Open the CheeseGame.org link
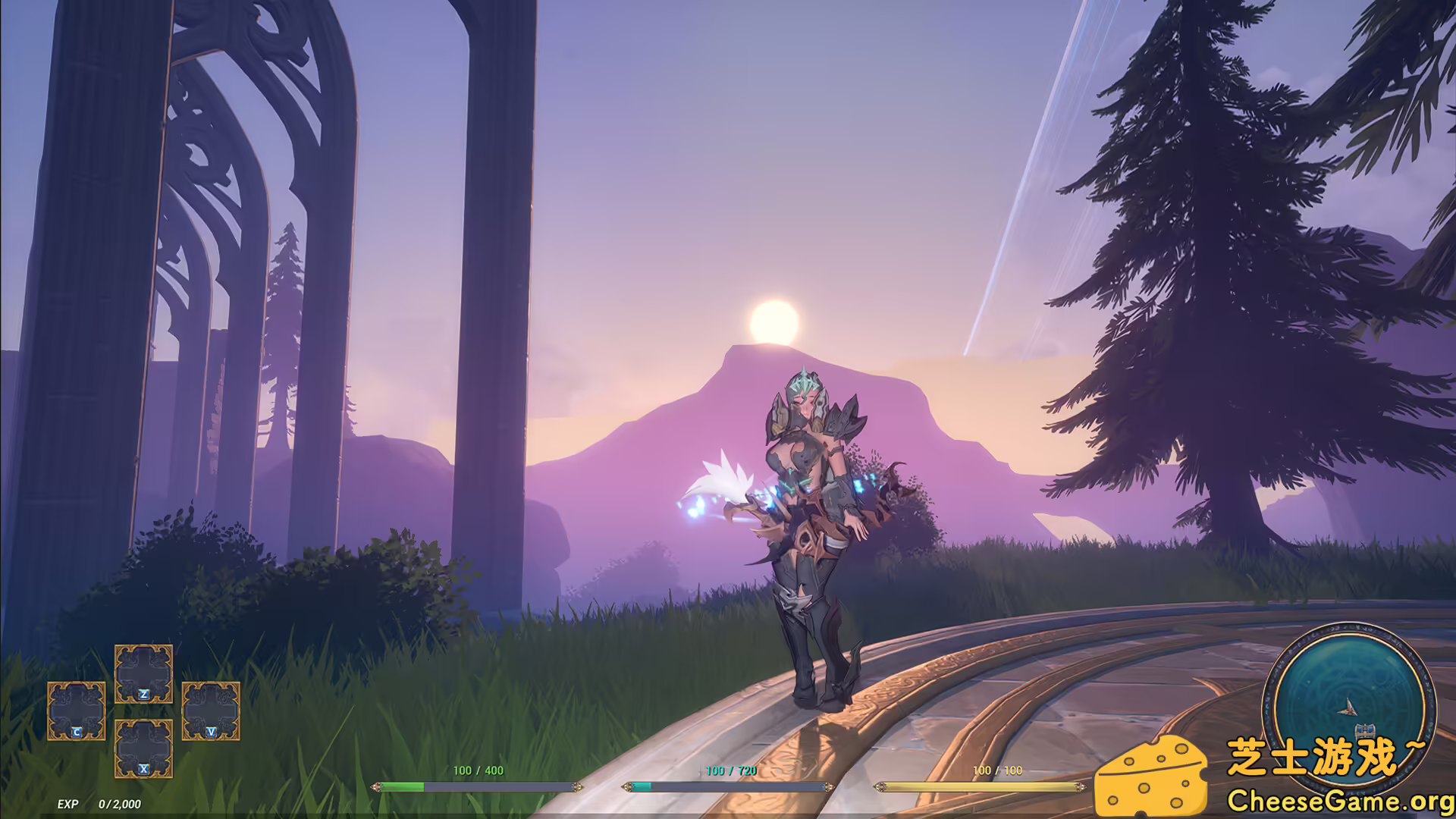 pyautogui.click(x=1338, y=801)
